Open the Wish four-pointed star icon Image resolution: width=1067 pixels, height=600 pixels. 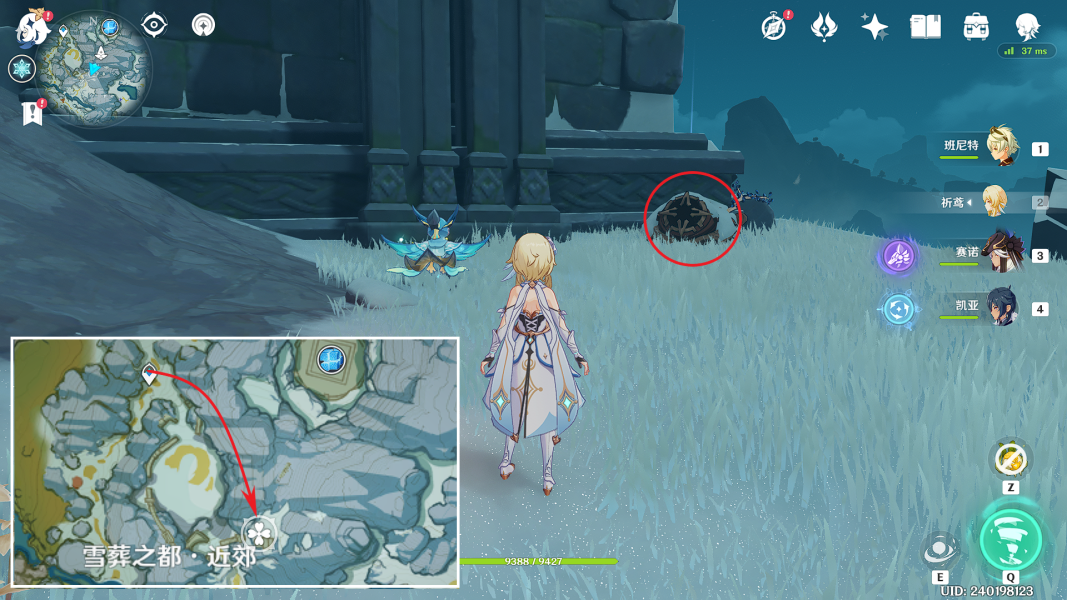pos(874,27)
